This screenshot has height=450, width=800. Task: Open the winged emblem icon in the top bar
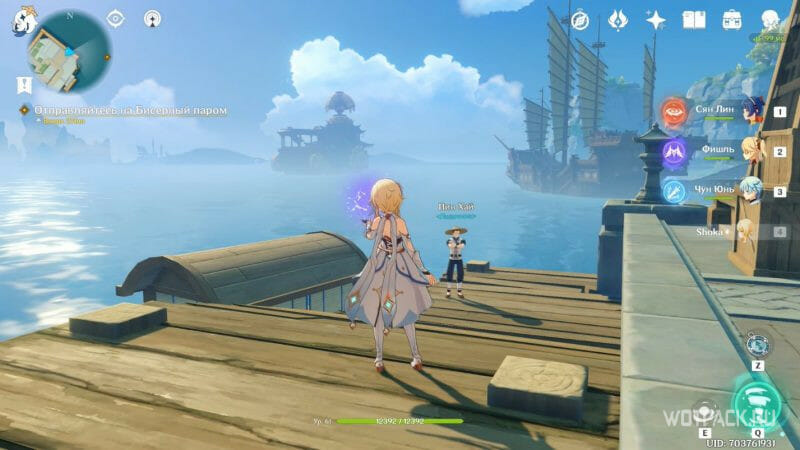[x=617, y=20]
